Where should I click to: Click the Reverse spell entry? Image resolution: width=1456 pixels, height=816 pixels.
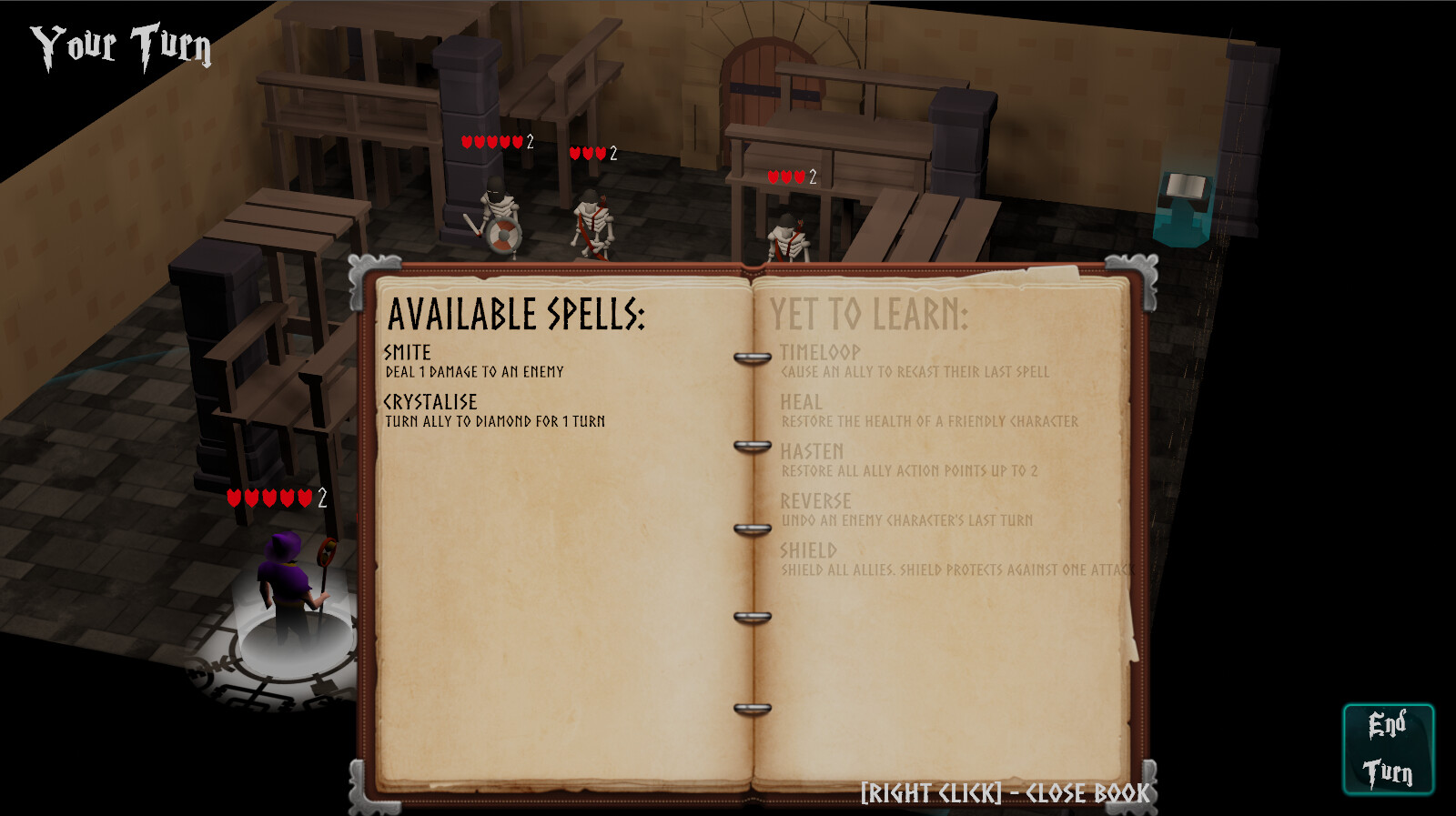pos(816,501)
